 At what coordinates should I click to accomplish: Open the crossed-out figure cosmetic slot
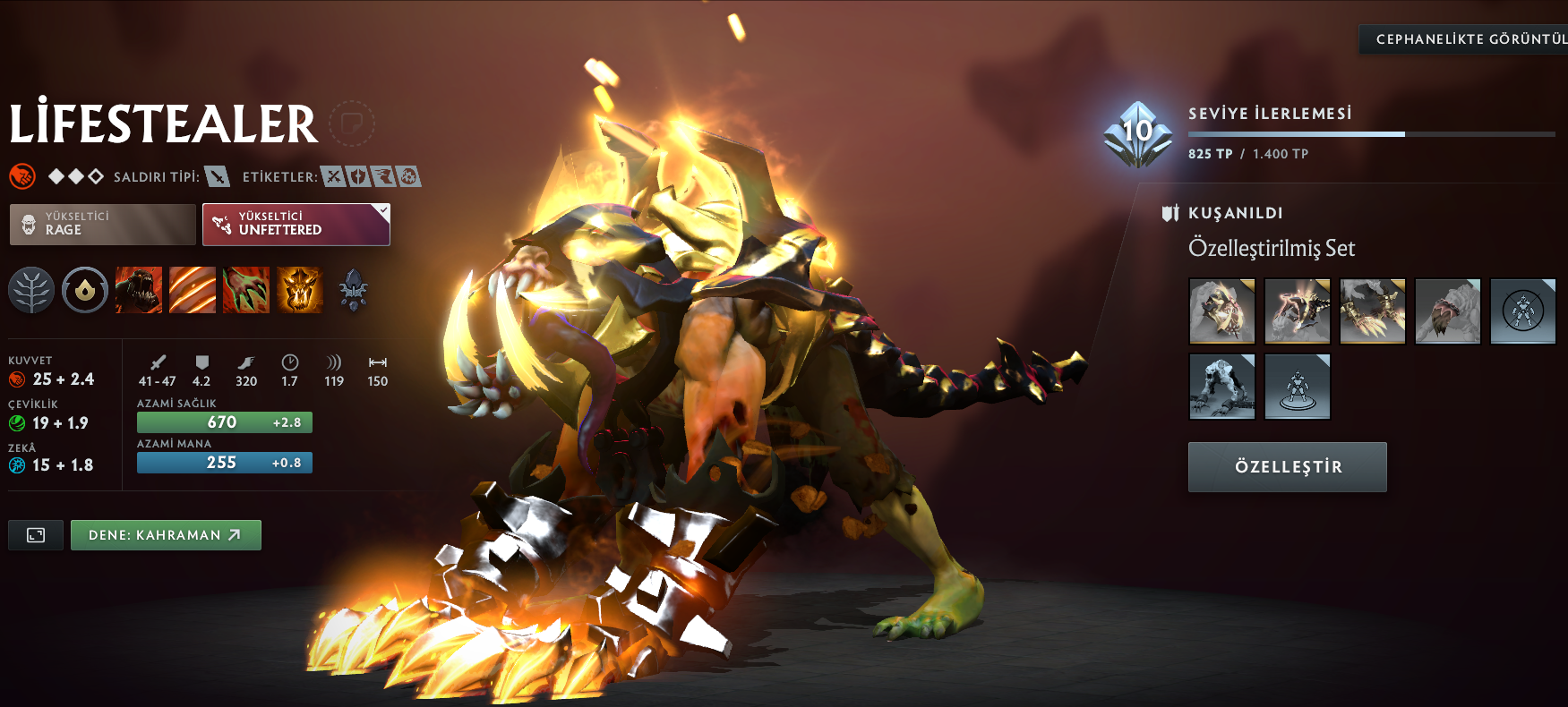(1522, 311)
